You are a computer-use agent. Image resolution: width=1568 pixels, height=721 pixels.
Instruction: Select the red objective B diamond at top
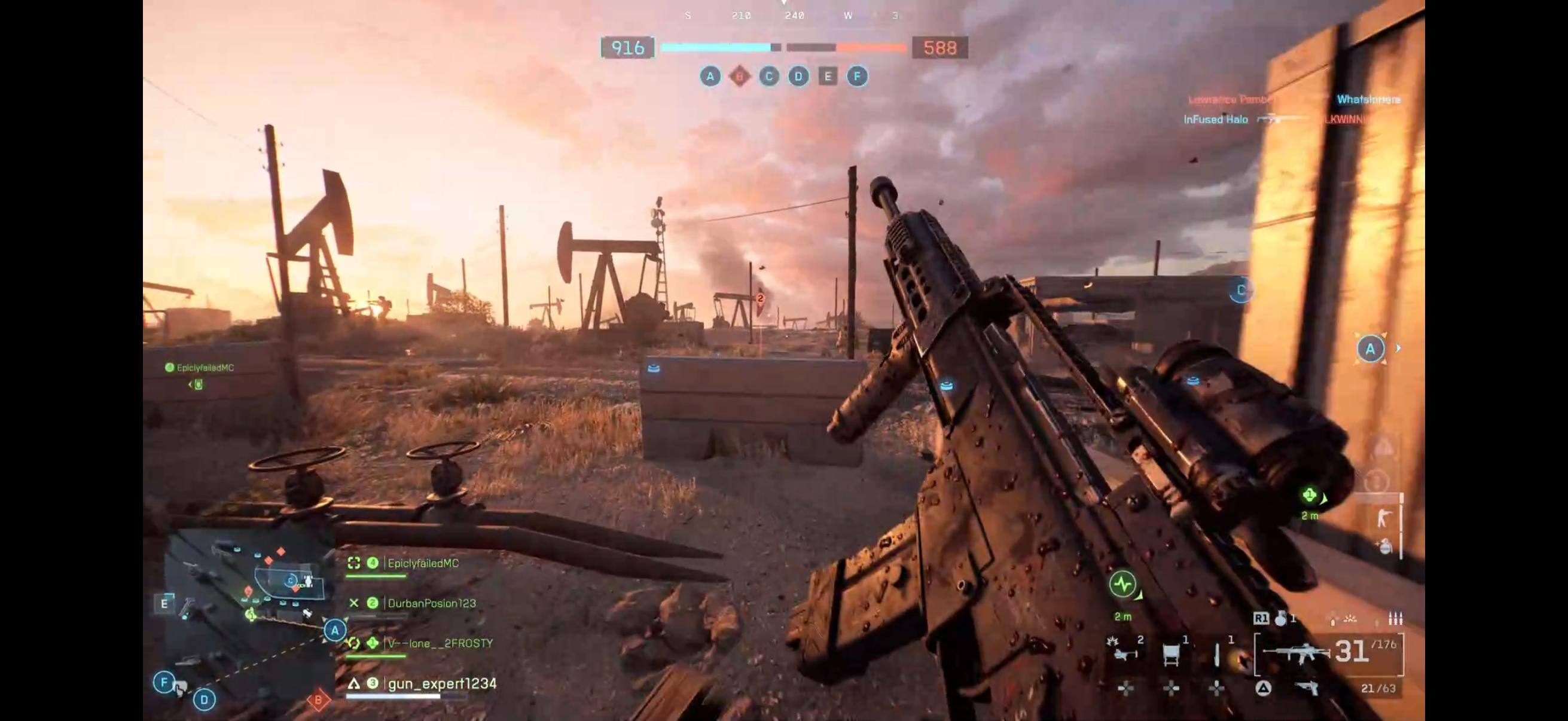pyautogui.click(x=740, y=77)
